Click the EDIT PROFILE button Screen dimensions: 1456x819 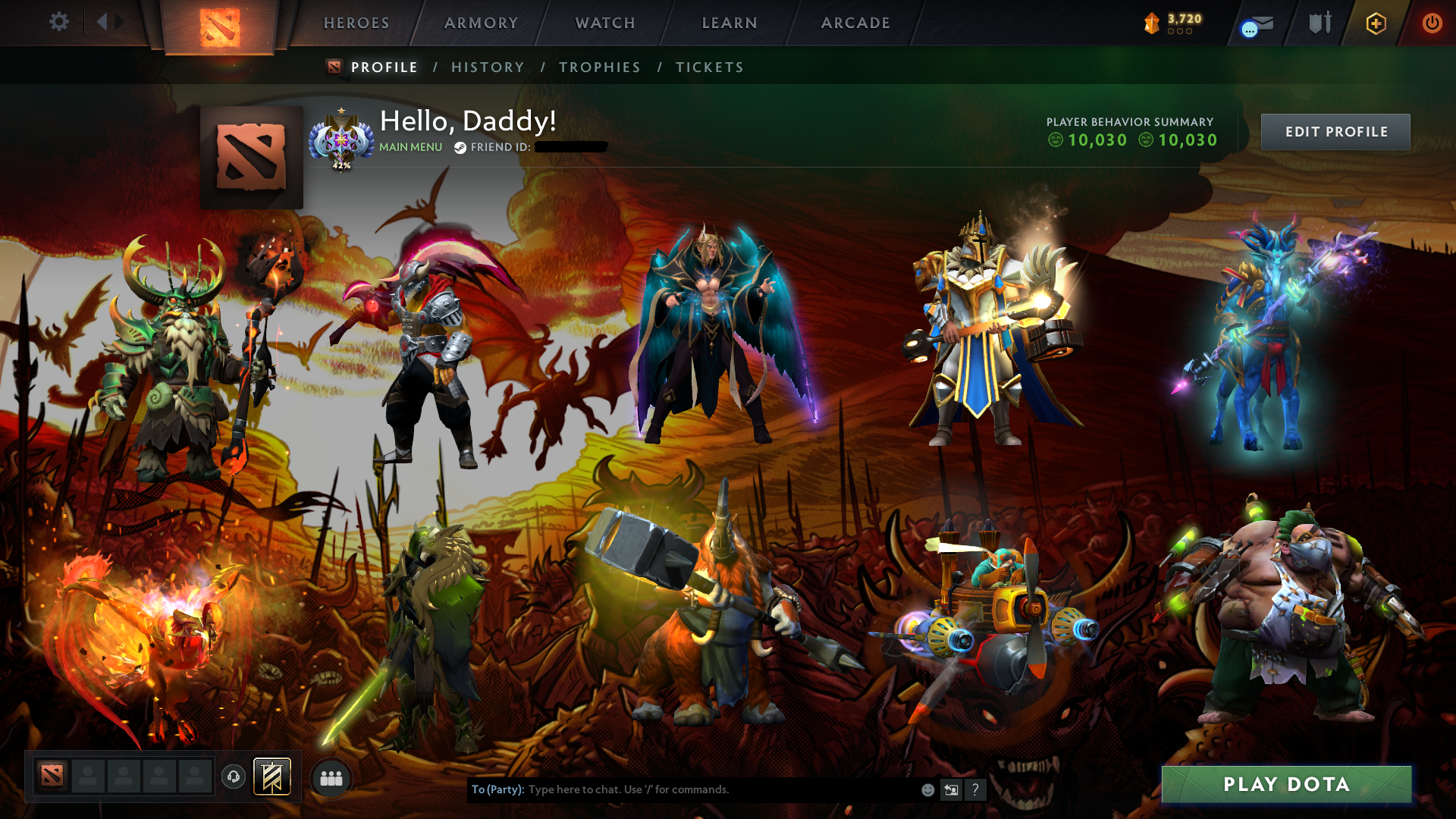click(1335, 131)
